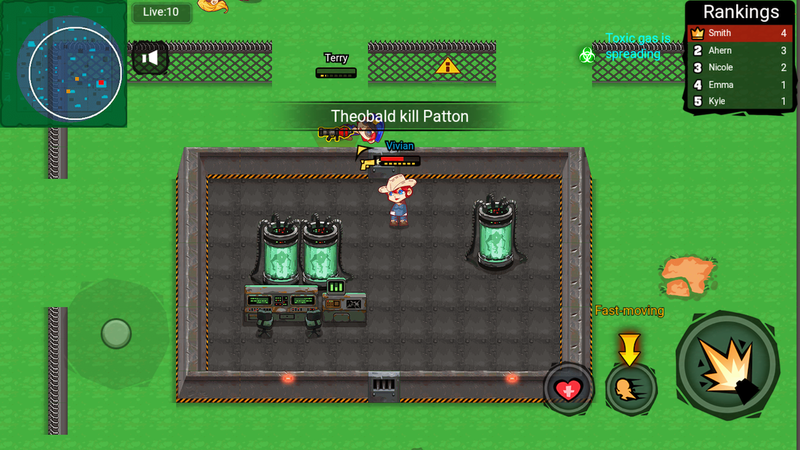Select Emma's row in Rankings
Image resolution: width=800 pixels, height=450 pixels.
point(740,84)
